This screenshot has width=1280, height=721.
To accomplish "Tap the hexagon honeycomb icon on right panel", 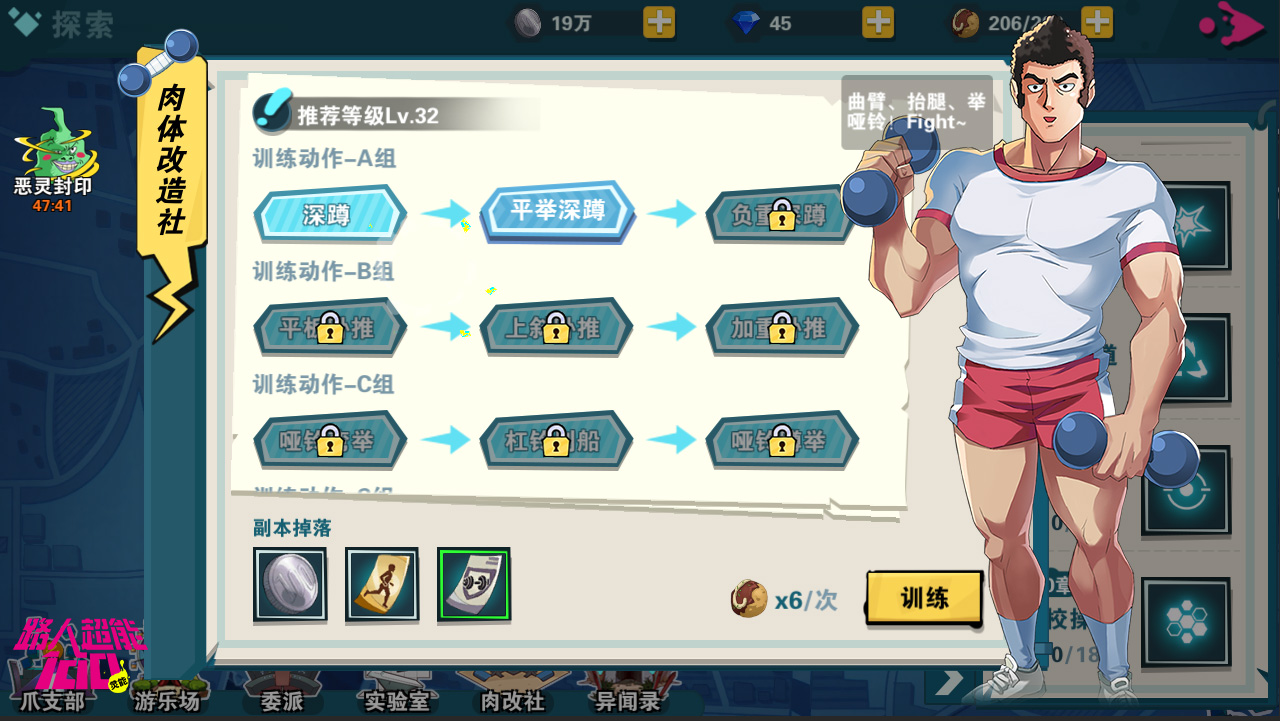I will point(1186,622).
